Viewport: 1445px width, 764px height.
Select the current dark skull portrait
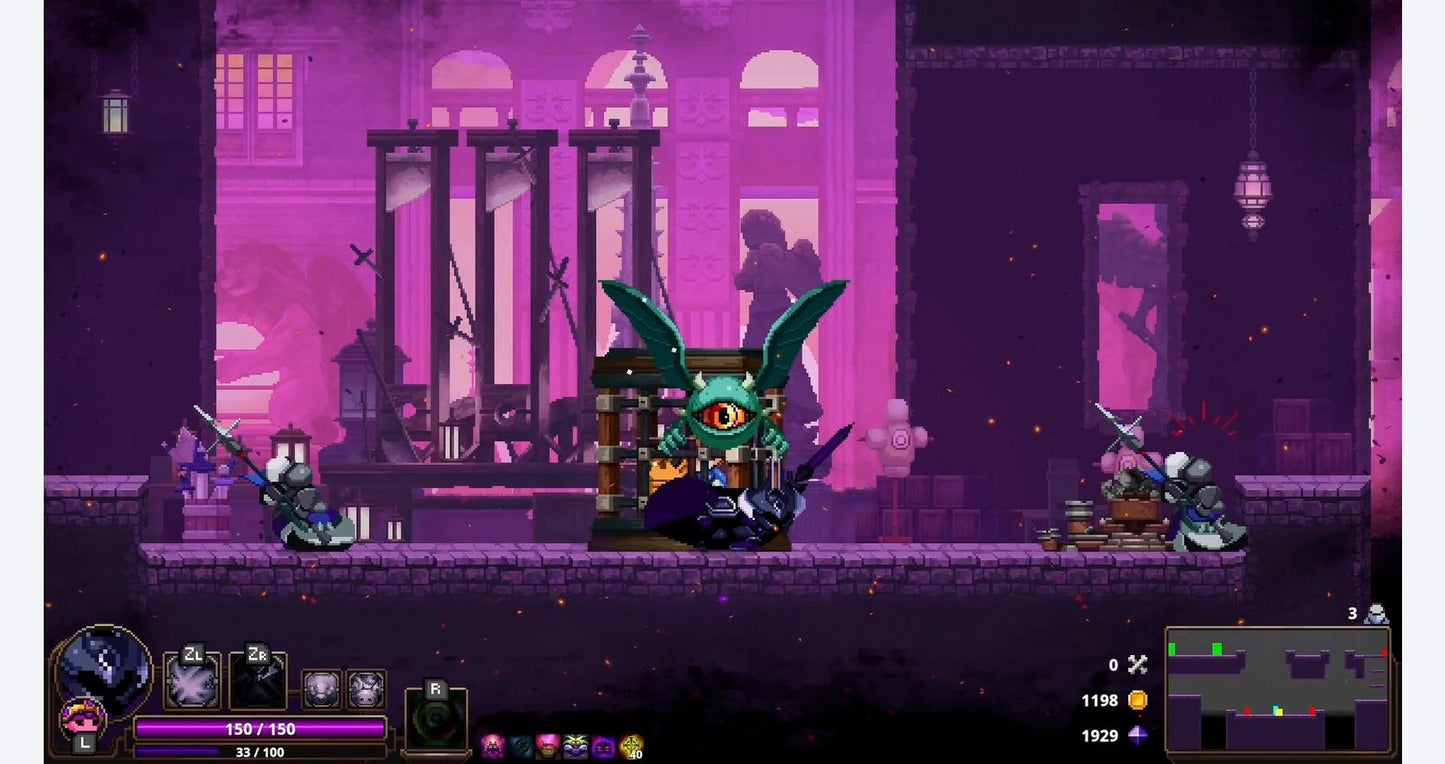(x=105, y=666)
